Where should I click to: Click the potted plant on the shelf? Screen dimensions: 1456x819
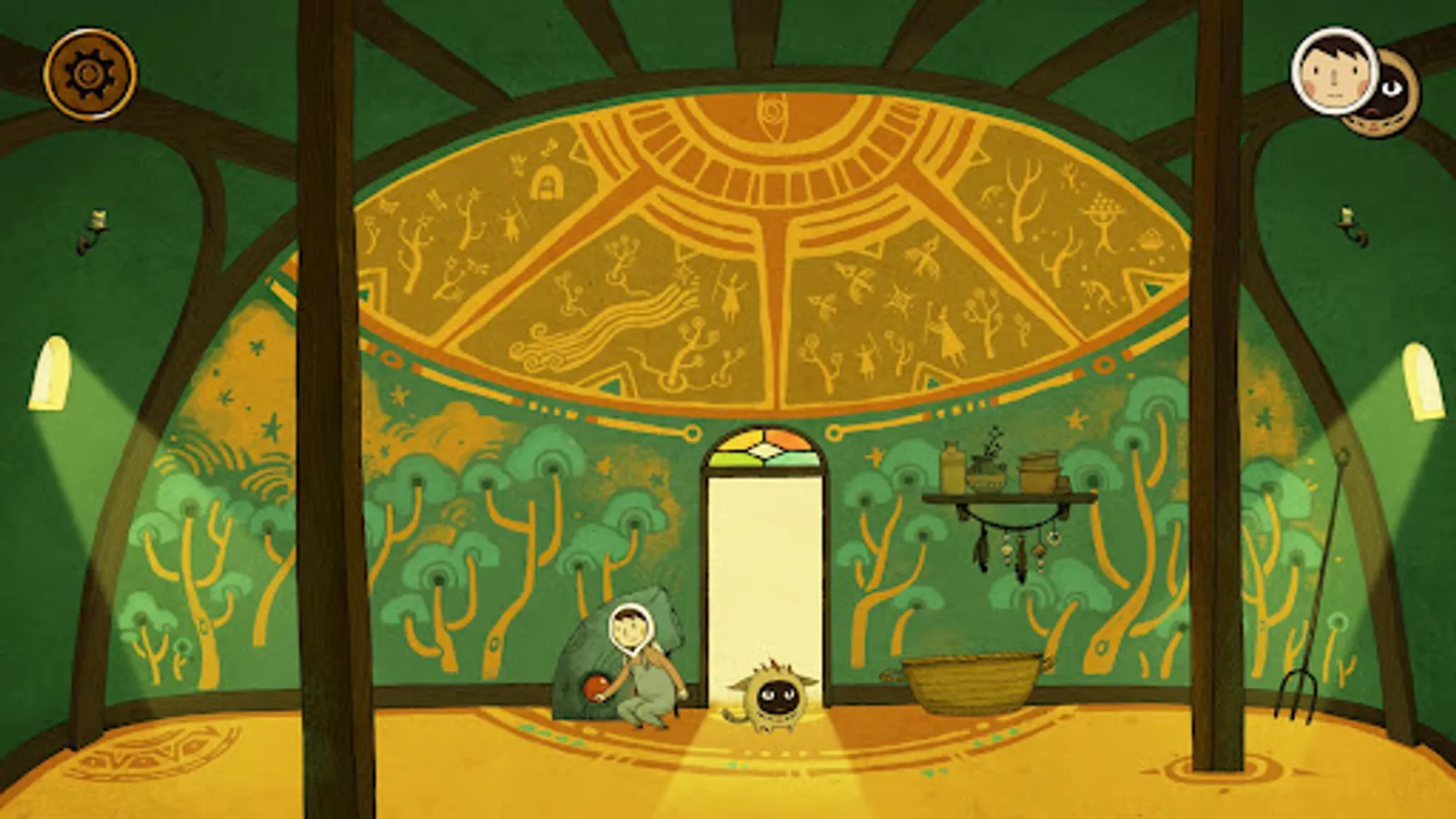point(988,466)
